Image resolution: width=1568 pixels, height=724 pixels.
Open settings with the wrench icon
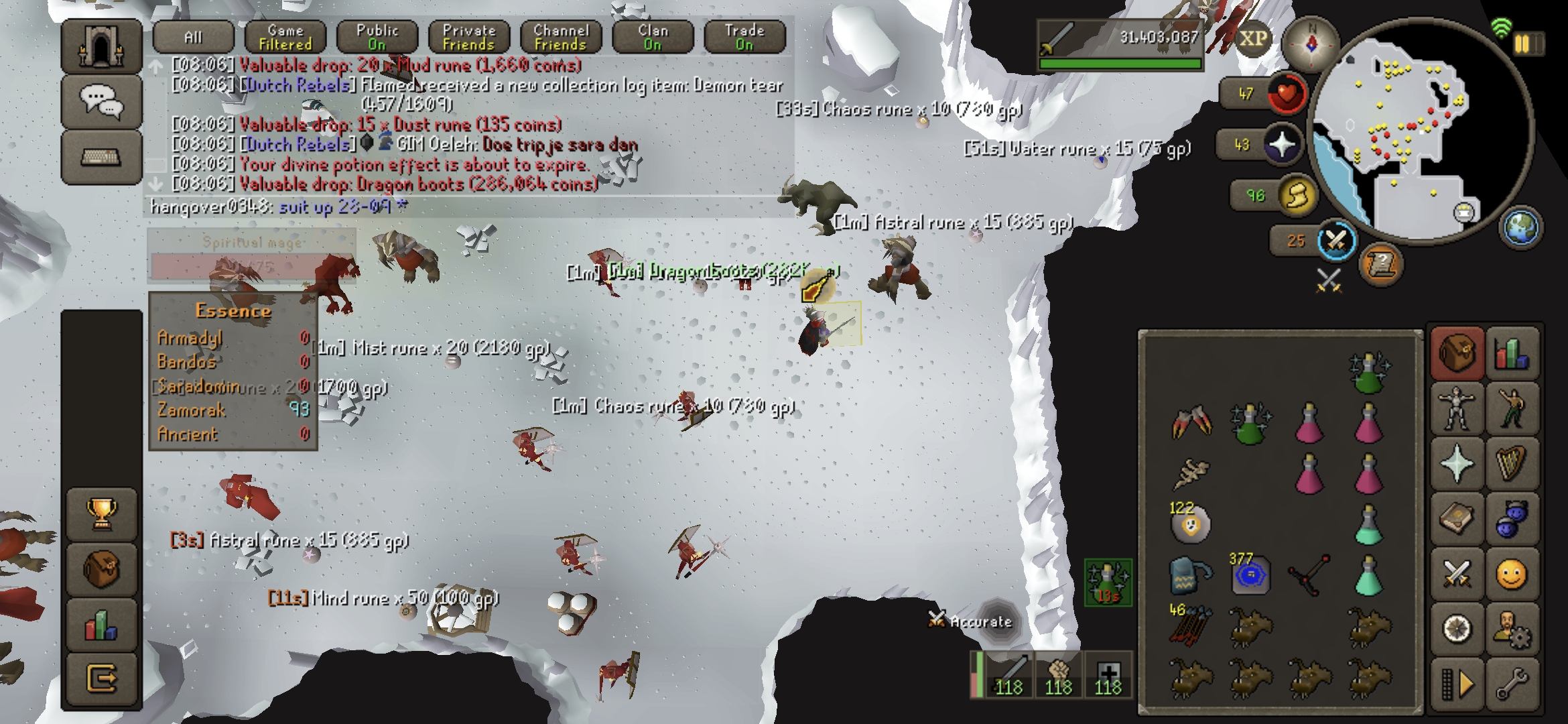[x=1512, y=685]
